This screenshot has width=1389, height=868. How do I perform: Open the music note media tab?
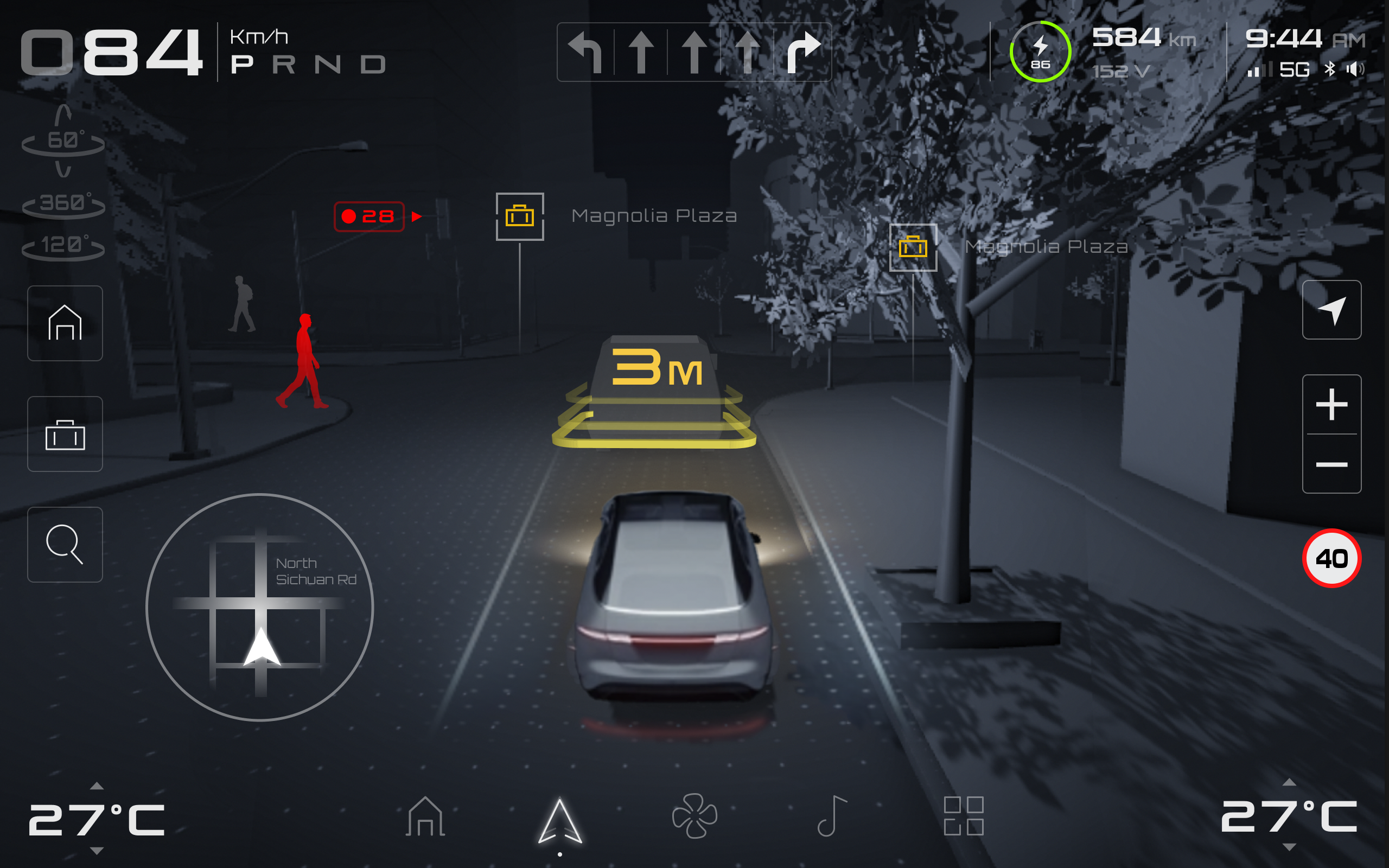831,816
